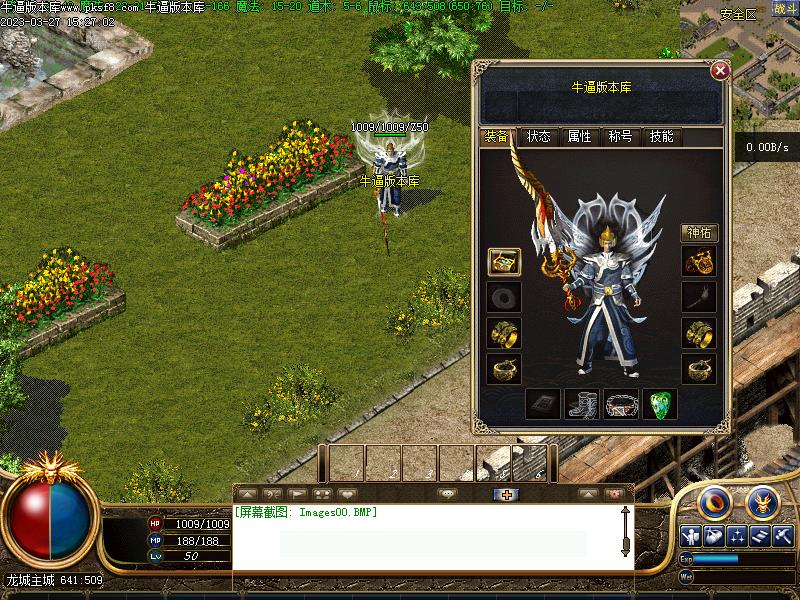Click the heart icon on chat toolbar
This screenshot has width=800, height=600.
coord(347,494)
